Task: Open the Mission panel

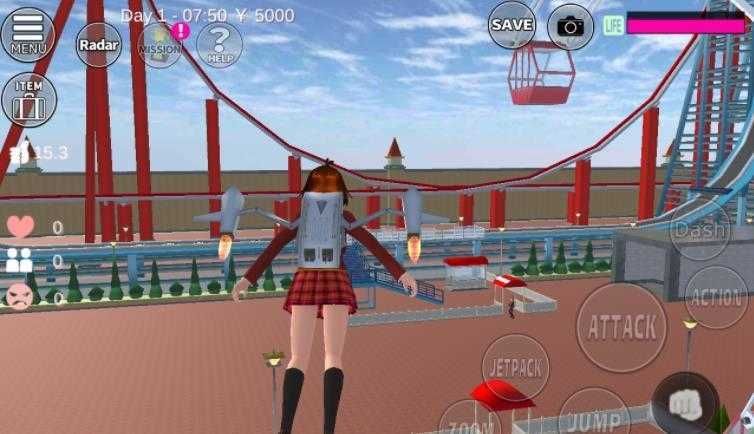Action: tap(160, 45)
